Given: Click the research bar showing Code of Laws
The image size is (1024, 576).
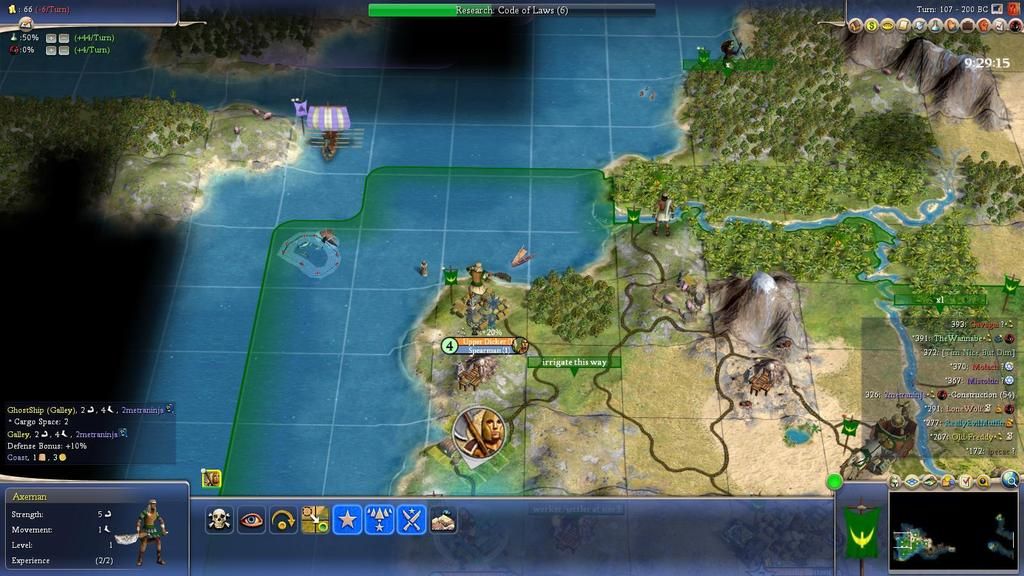Looking at the screenshot, I should point(512,10).
